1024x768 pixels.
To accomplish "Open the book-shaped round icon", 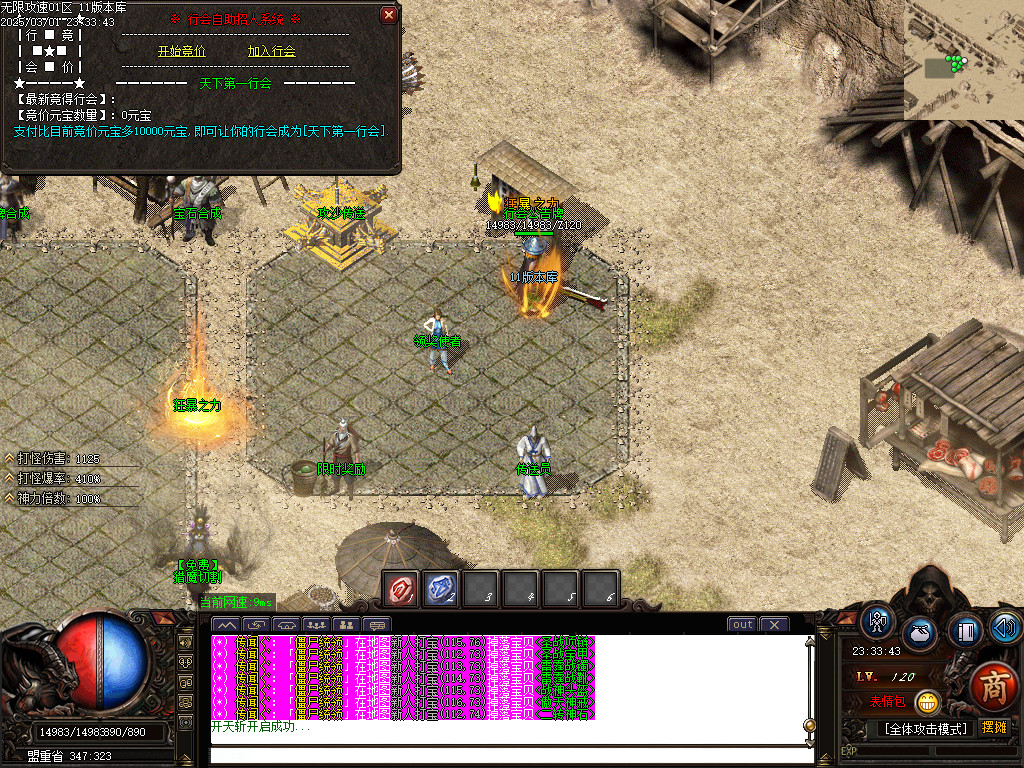I will 965,631.
